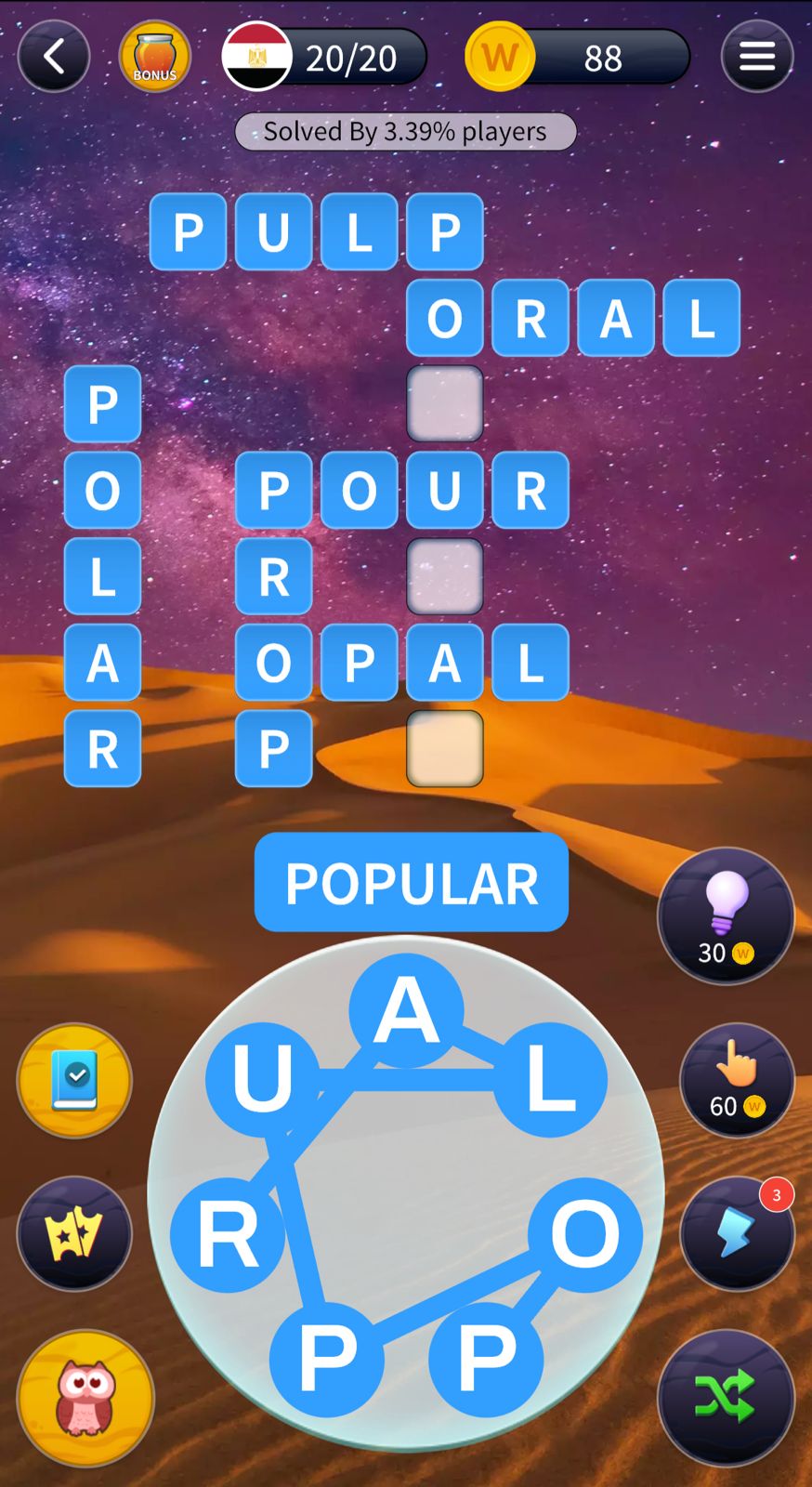This screenshot has height=1487, width=812.
Task: Use the lightbulb hint for 30 coins
Action: pos(726,915)
